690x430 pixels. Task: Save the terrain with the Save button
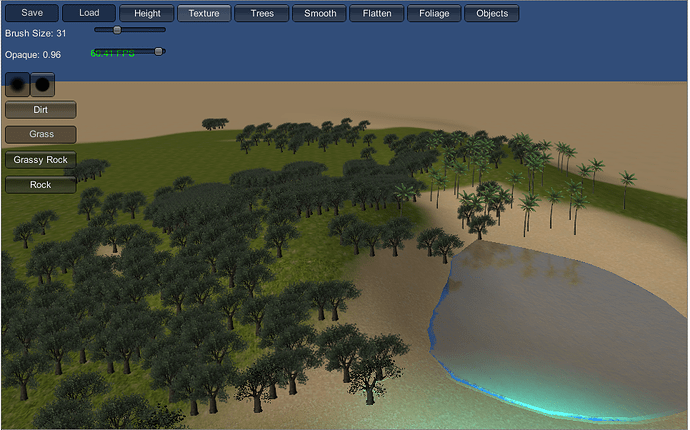click(x=31, y=13)
